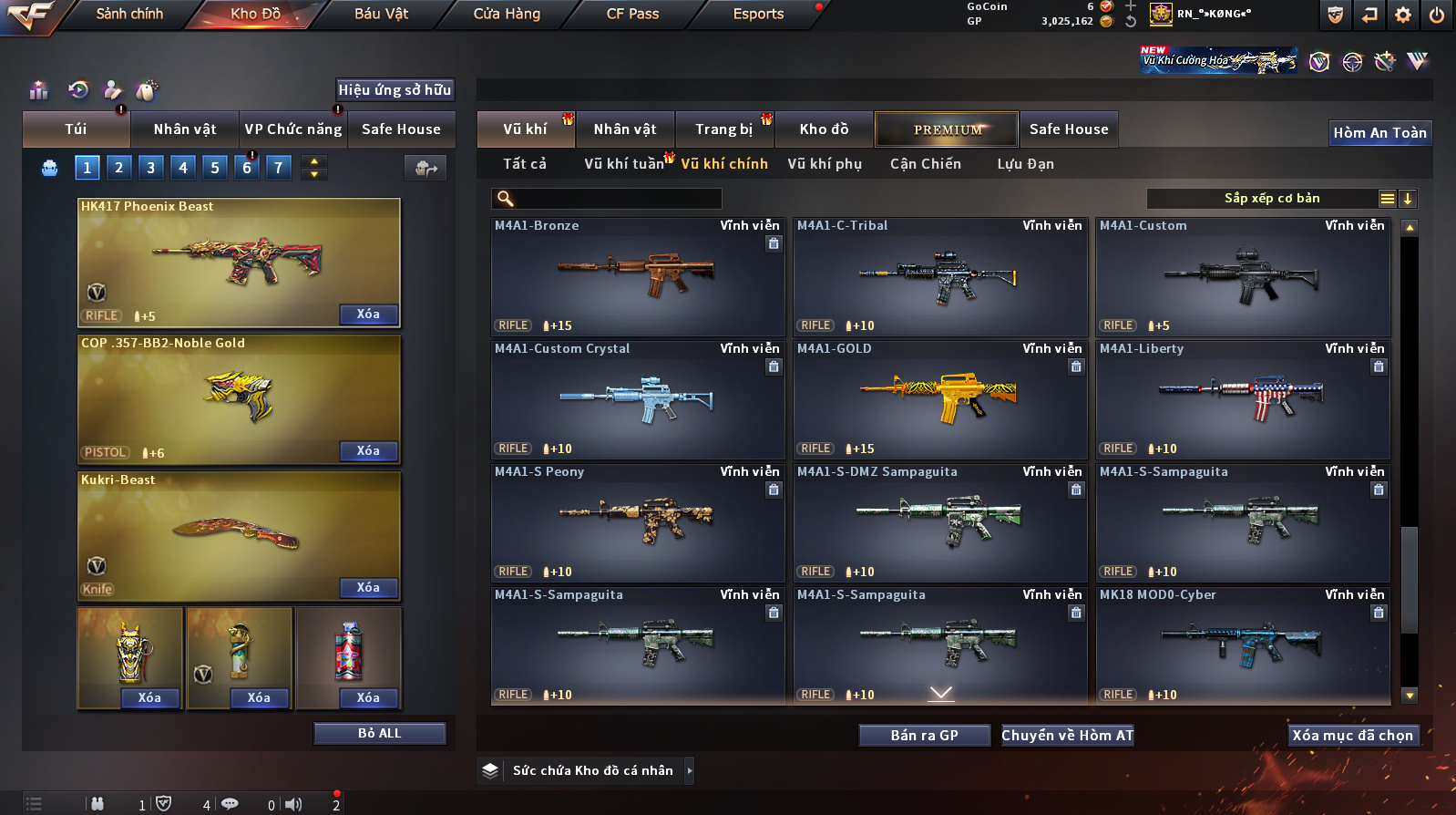Open the CF Pass menu

(x=632, y=14)
